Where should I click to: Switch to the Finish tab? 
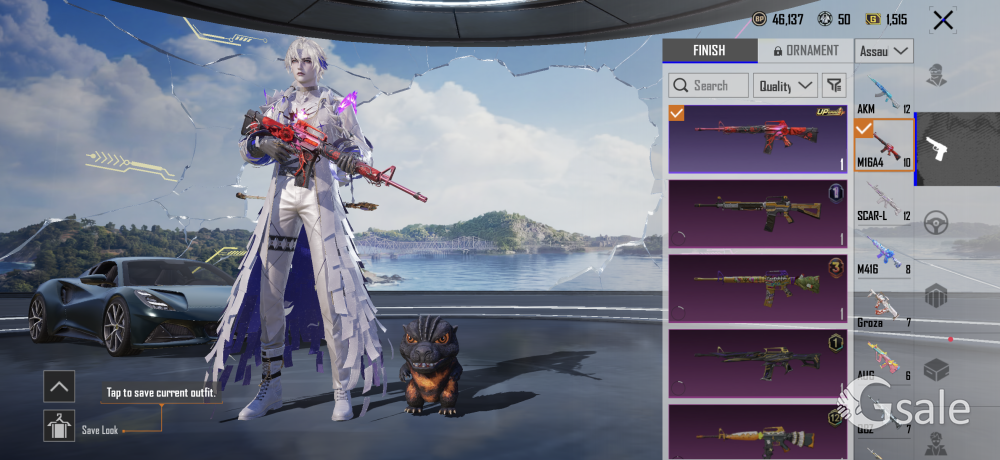[709, 51]
